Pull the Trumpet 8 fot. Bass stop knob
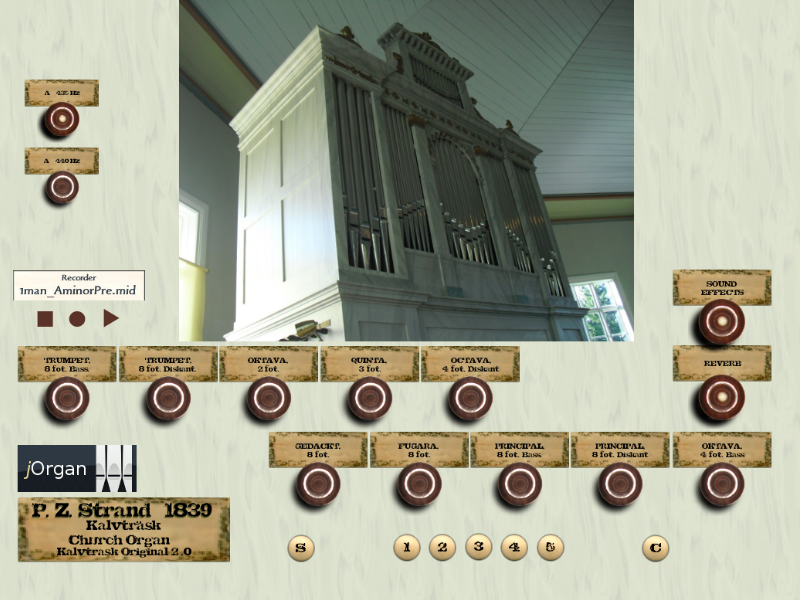The width and height of the screenshot is (800, 600). [x=67, y=399]
